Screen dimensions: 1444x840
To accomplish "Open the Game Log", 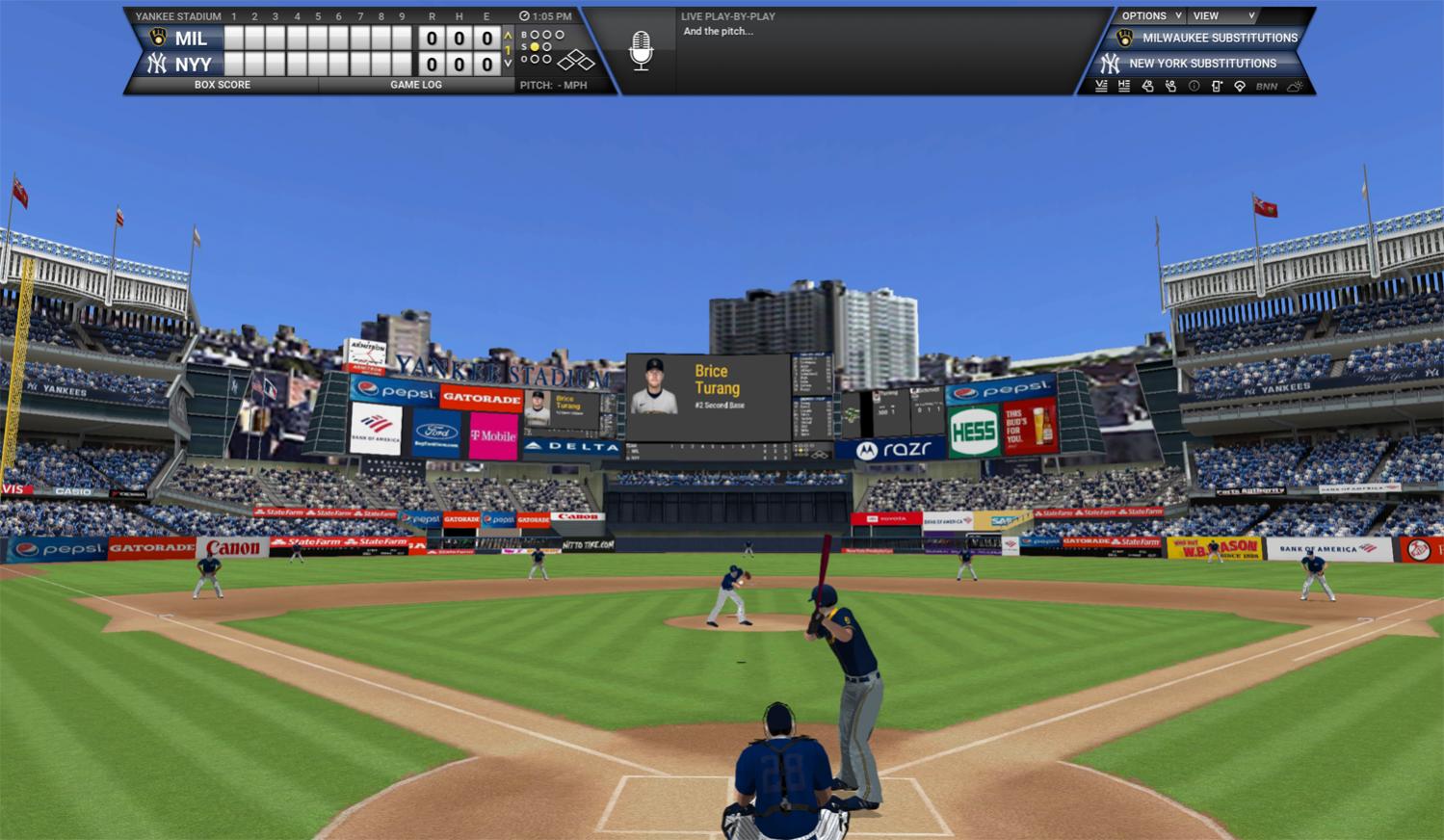I will (416, 85).
